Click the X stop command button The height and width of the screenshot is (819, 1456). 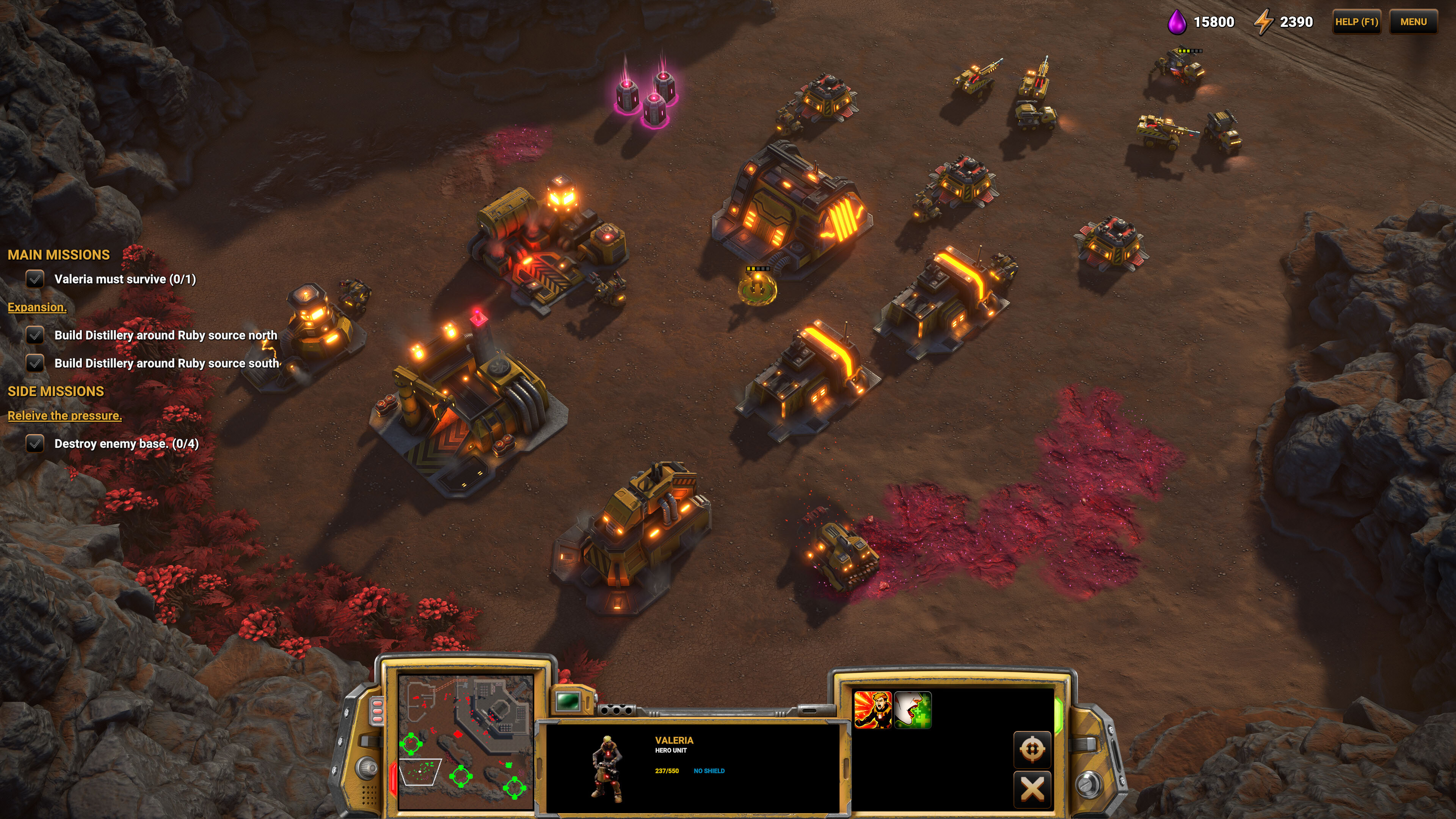click(x=1031, y=789)
